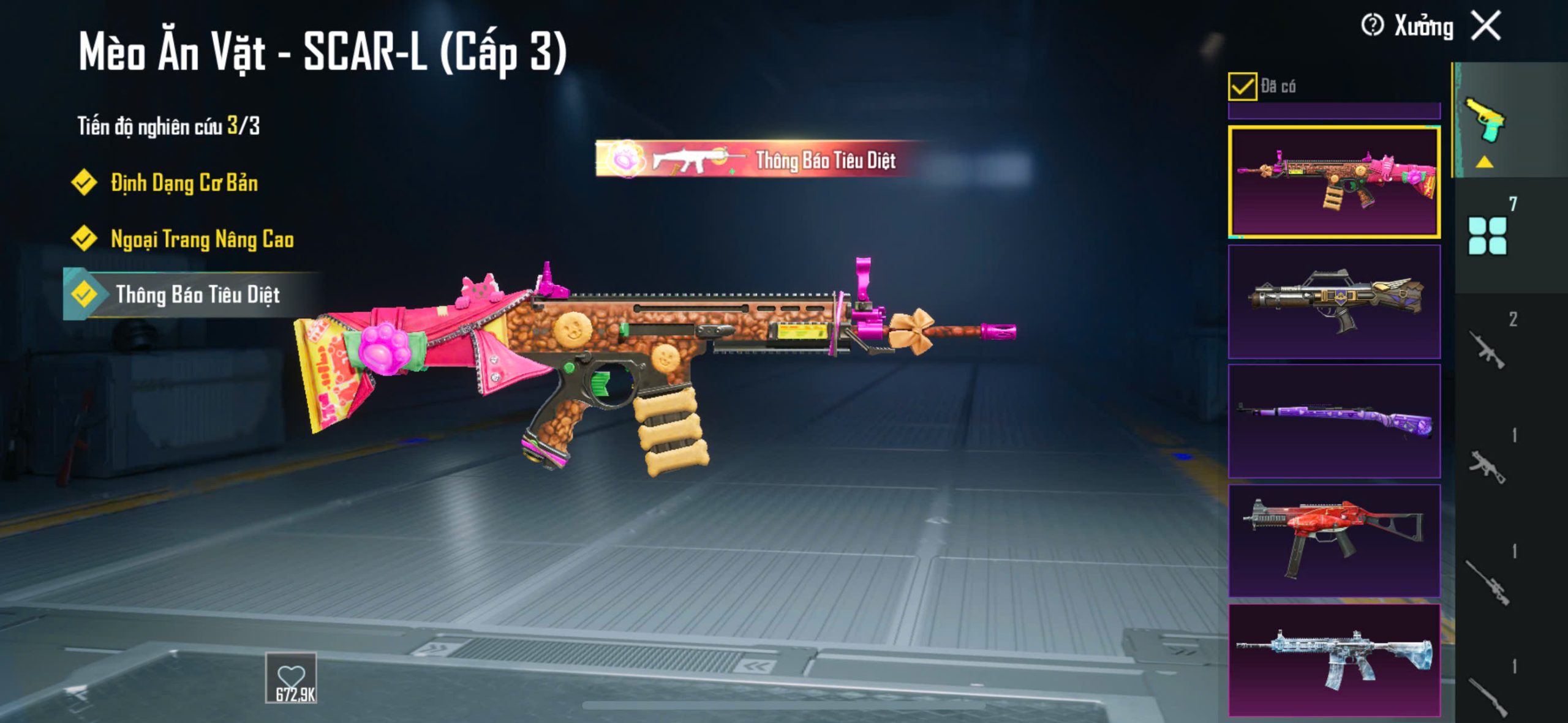
Task: Select Thông Báo Tiêu Diệt in research list
Action: coord(197,295)
